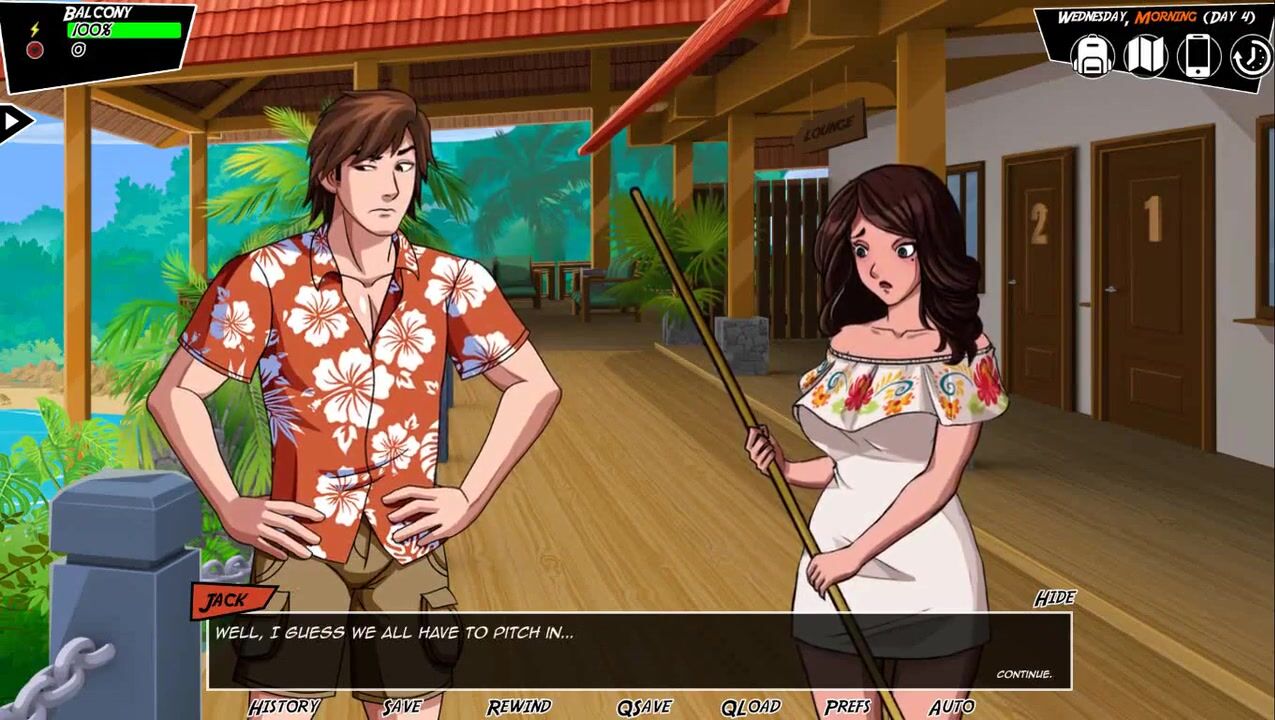Open Prefs settings

(848, 707)
